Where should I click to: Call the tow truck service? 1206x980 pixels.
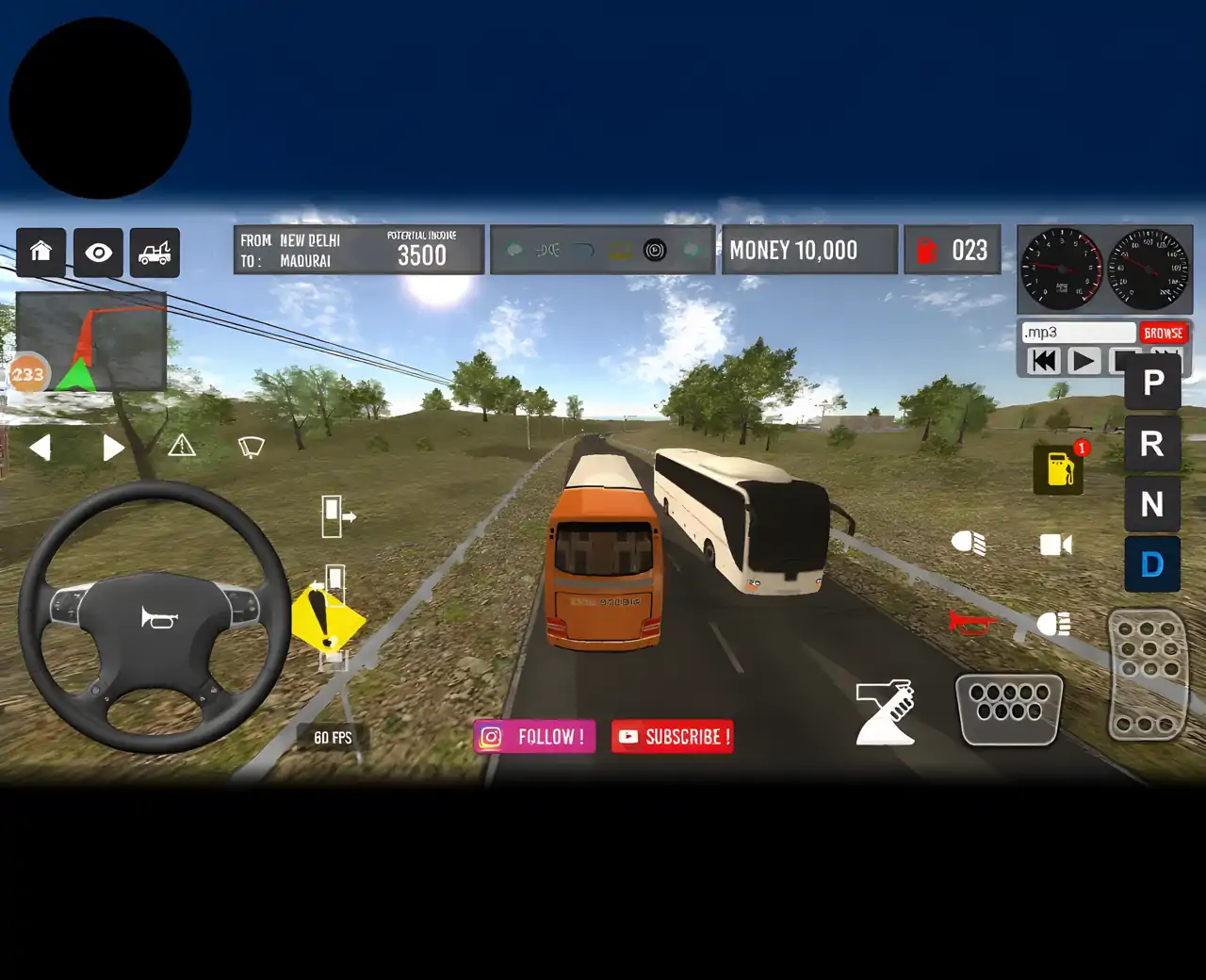(155, 253)
